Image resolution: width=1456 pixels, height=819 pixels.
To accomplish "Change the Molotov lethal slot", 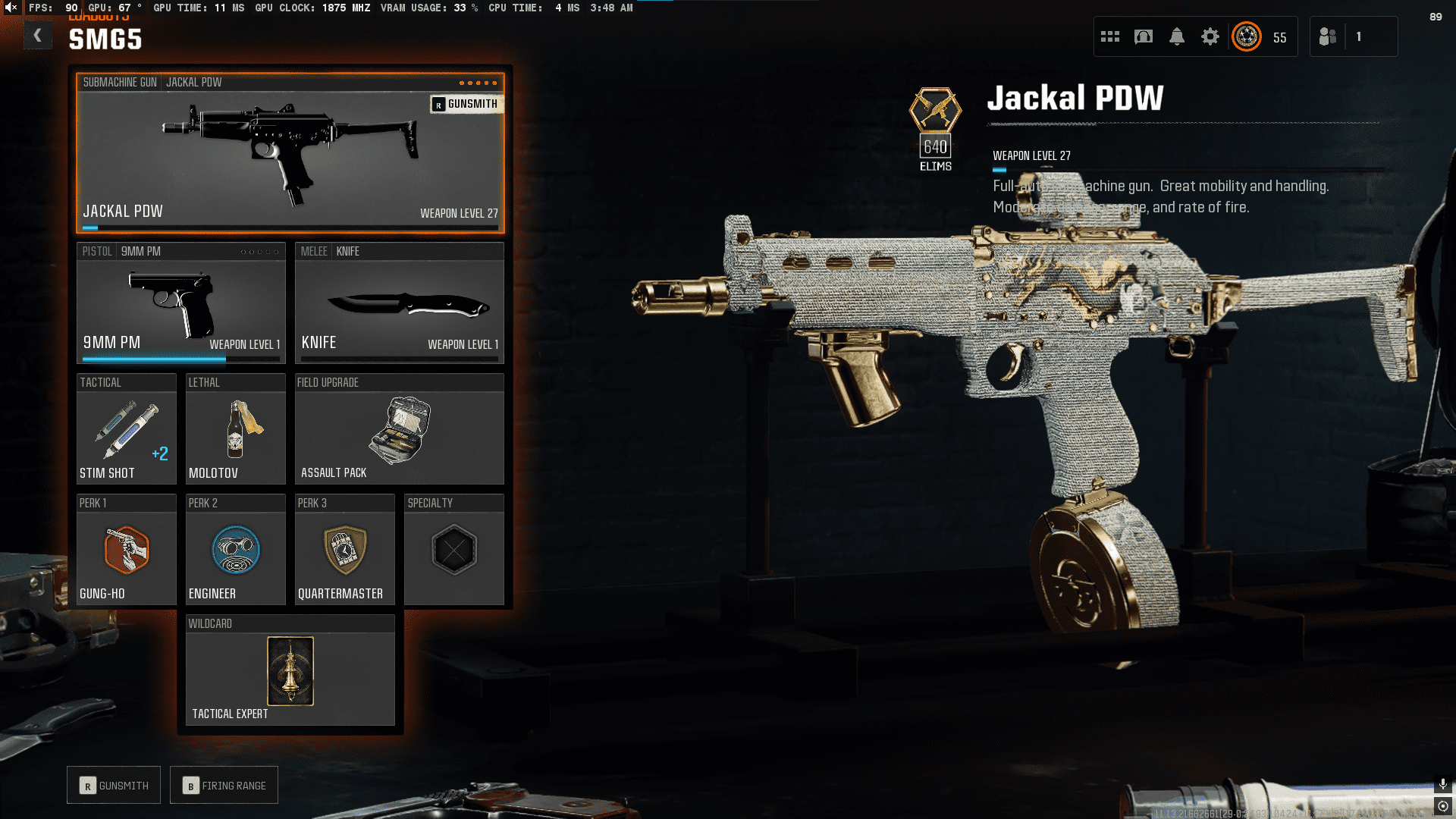I will click(235, 429).
